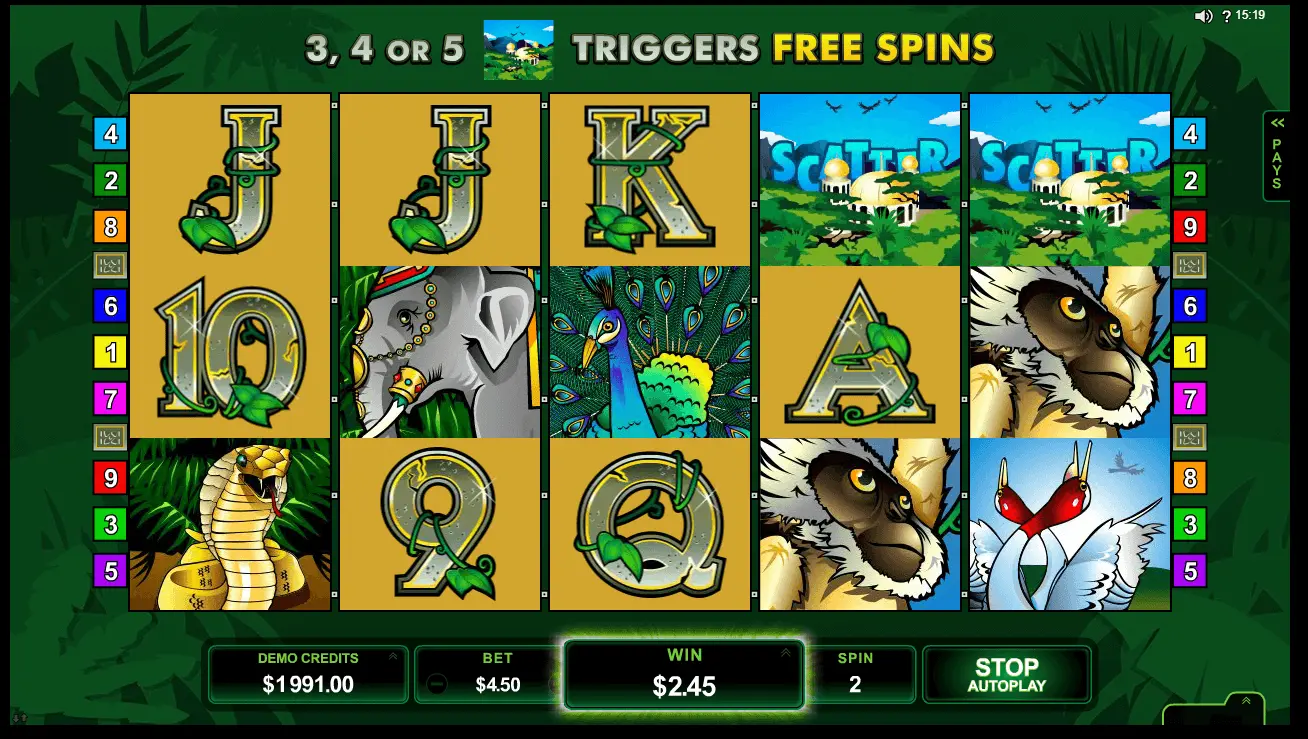1308x739 pixels.
Task: Choose blue payline 6 marker left of reels
Action: 110,306
